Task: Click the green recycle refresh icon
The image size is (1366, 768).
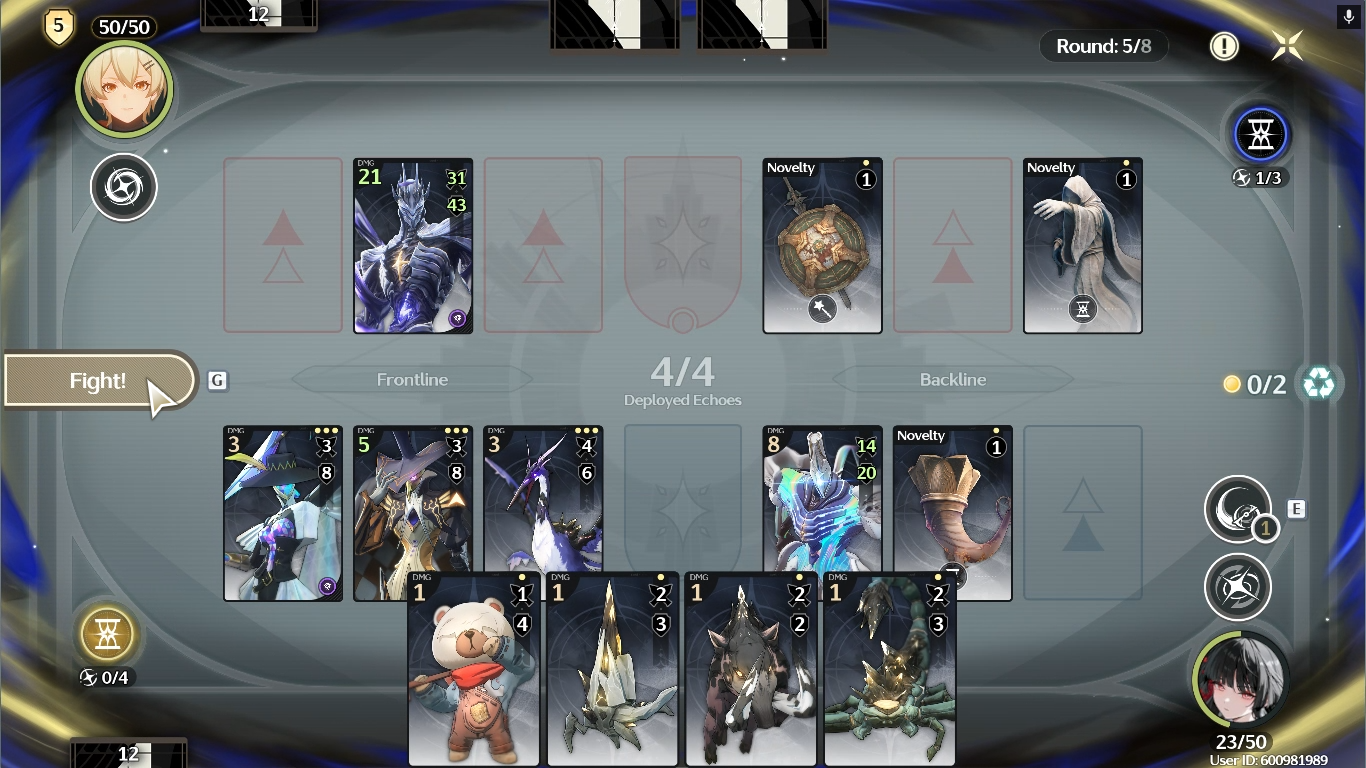Action: click(x=1318, y=383)
